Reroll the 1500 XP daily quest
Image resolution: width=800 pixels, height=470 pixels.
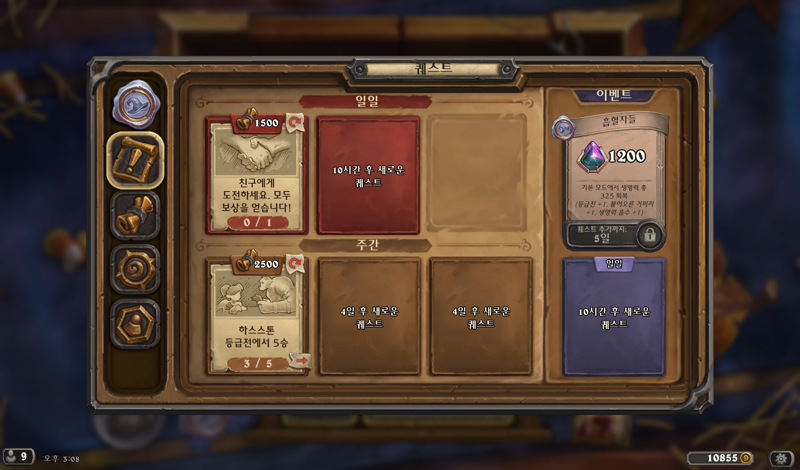pyautogui.click(x=296, y=122)
